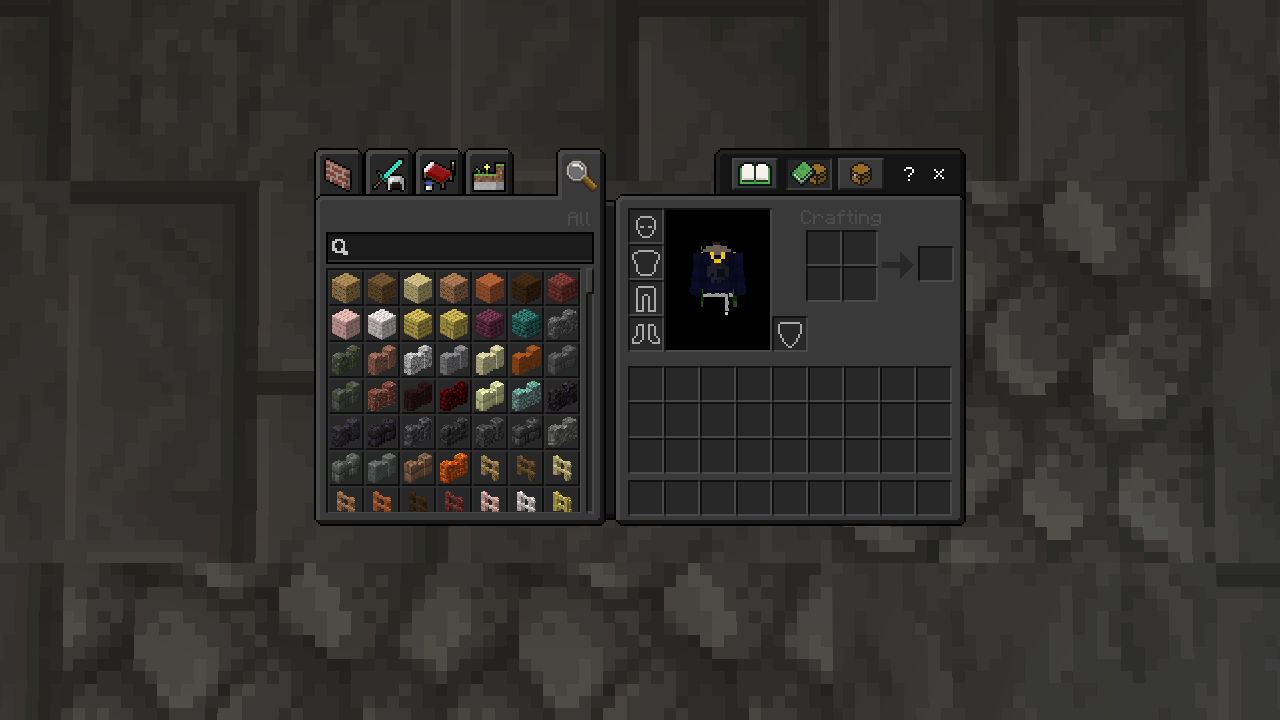Choose the leggings armor slot
The height and width of the screenshot is (720, 1280).
point(646,298)
